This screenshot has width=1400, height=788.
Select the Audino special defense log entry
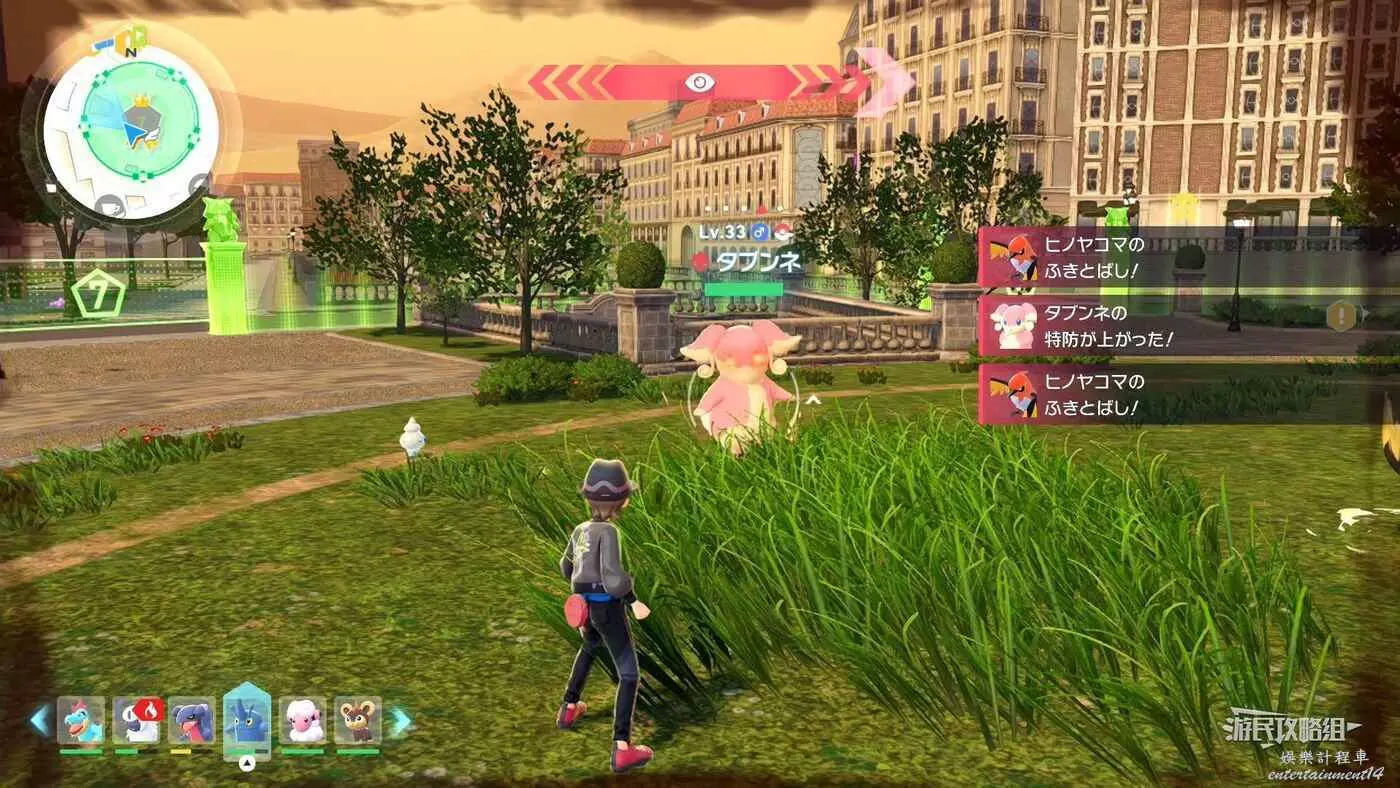click(1080, 326)
